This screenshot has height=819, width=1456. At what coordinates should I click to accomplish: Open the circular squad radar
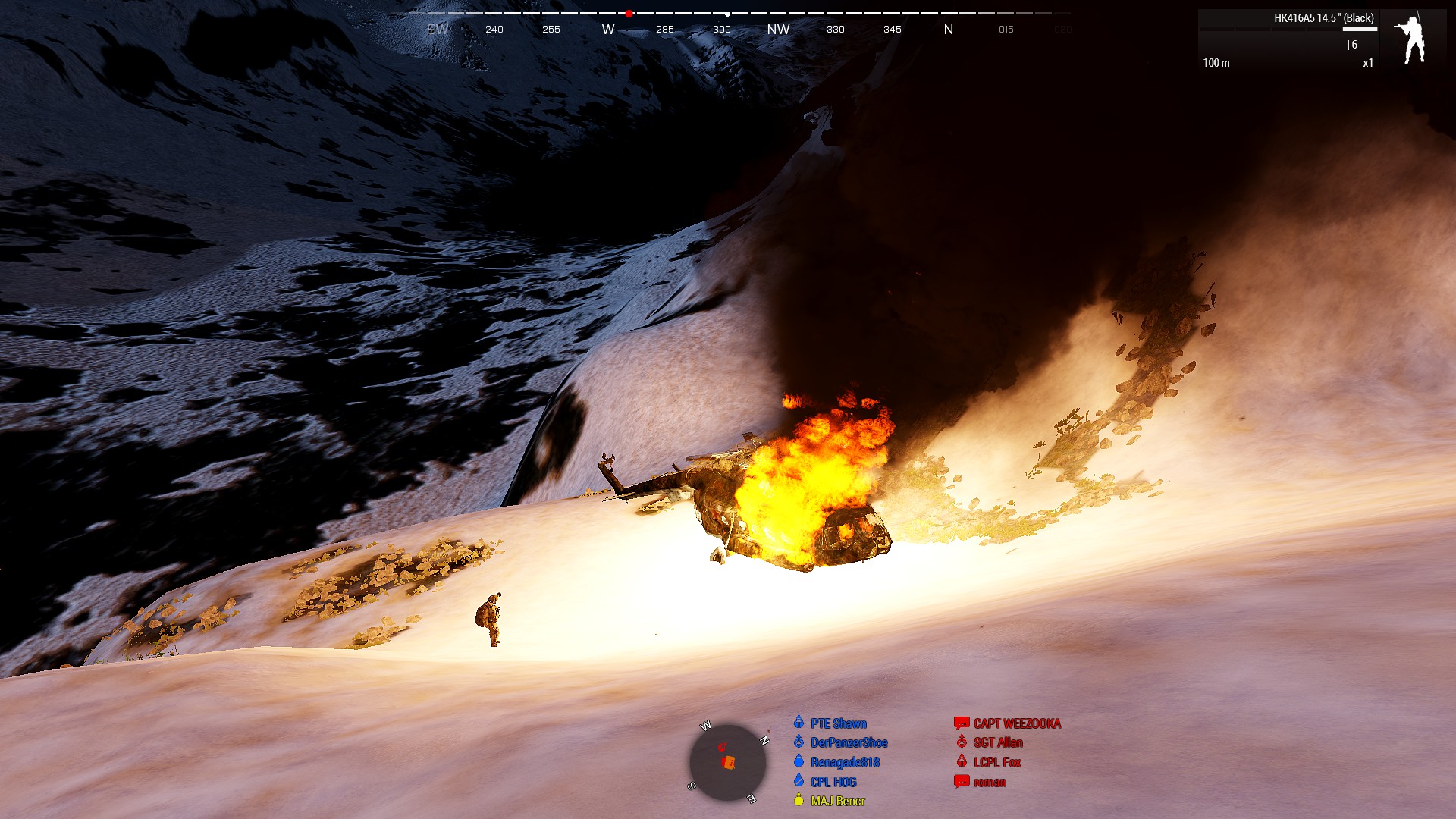tap(726, 761)
